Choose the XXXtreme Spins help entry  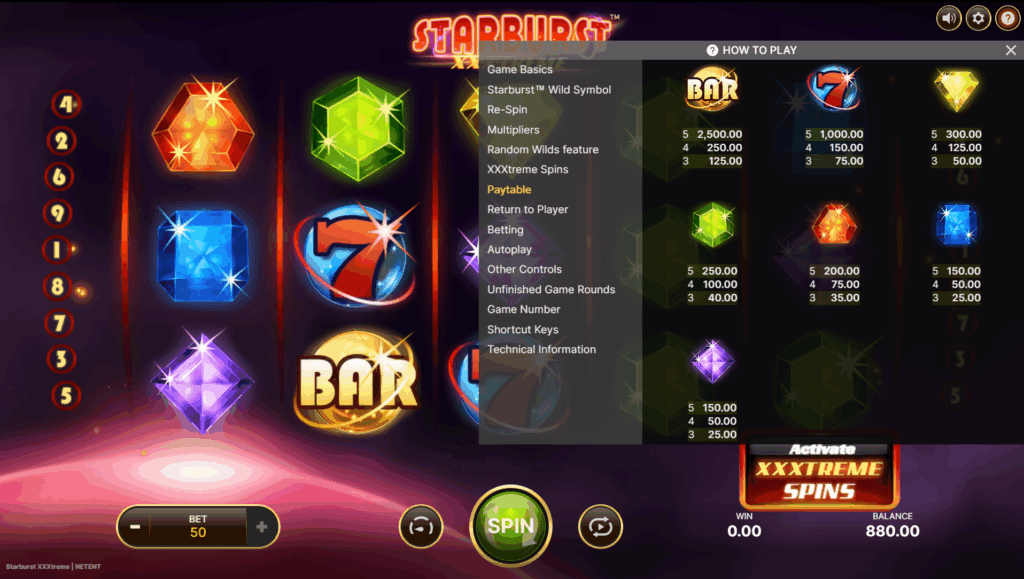(527, 170)
